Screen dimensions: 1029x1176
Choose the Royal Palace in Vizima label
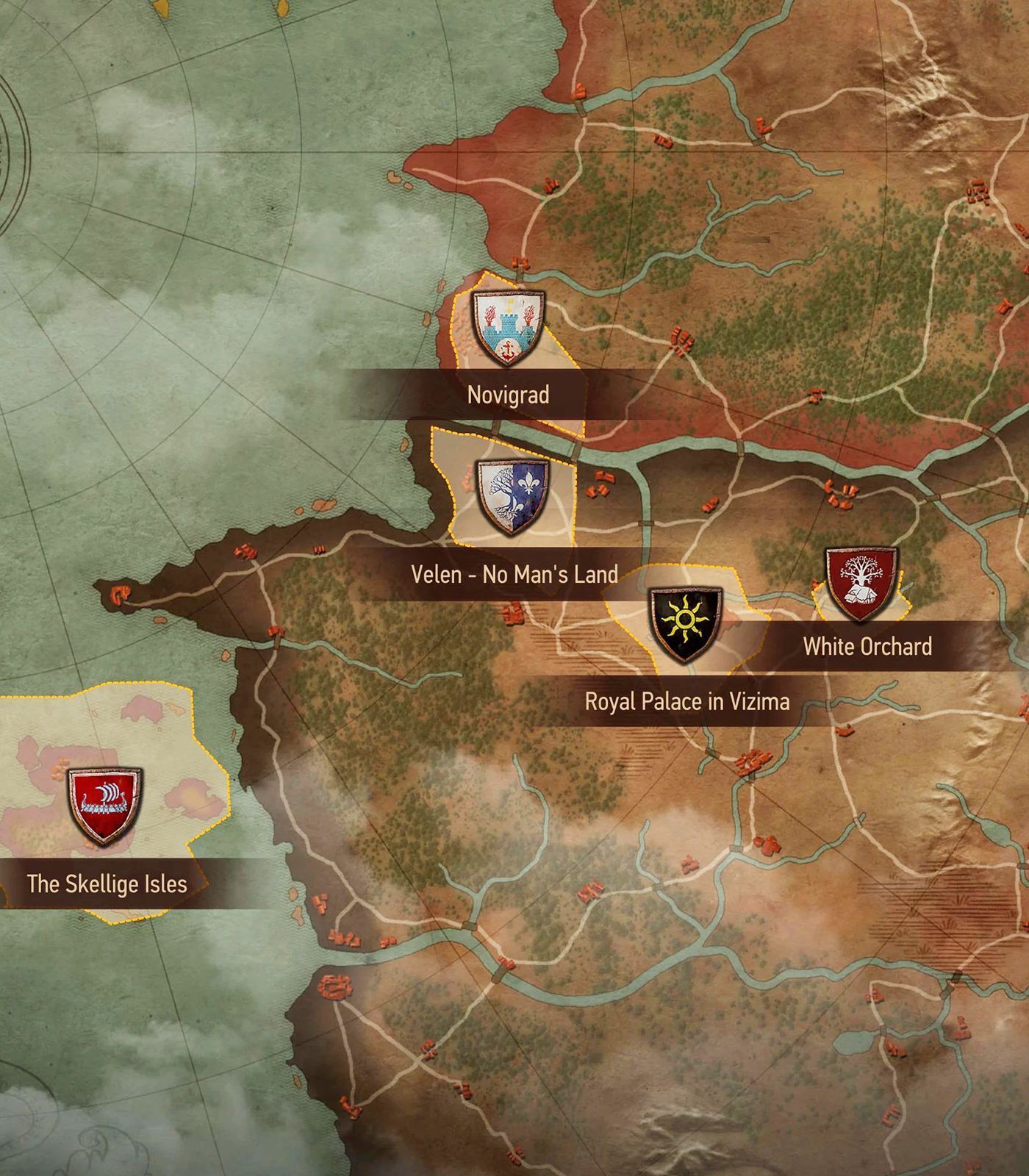pos(686,701)
